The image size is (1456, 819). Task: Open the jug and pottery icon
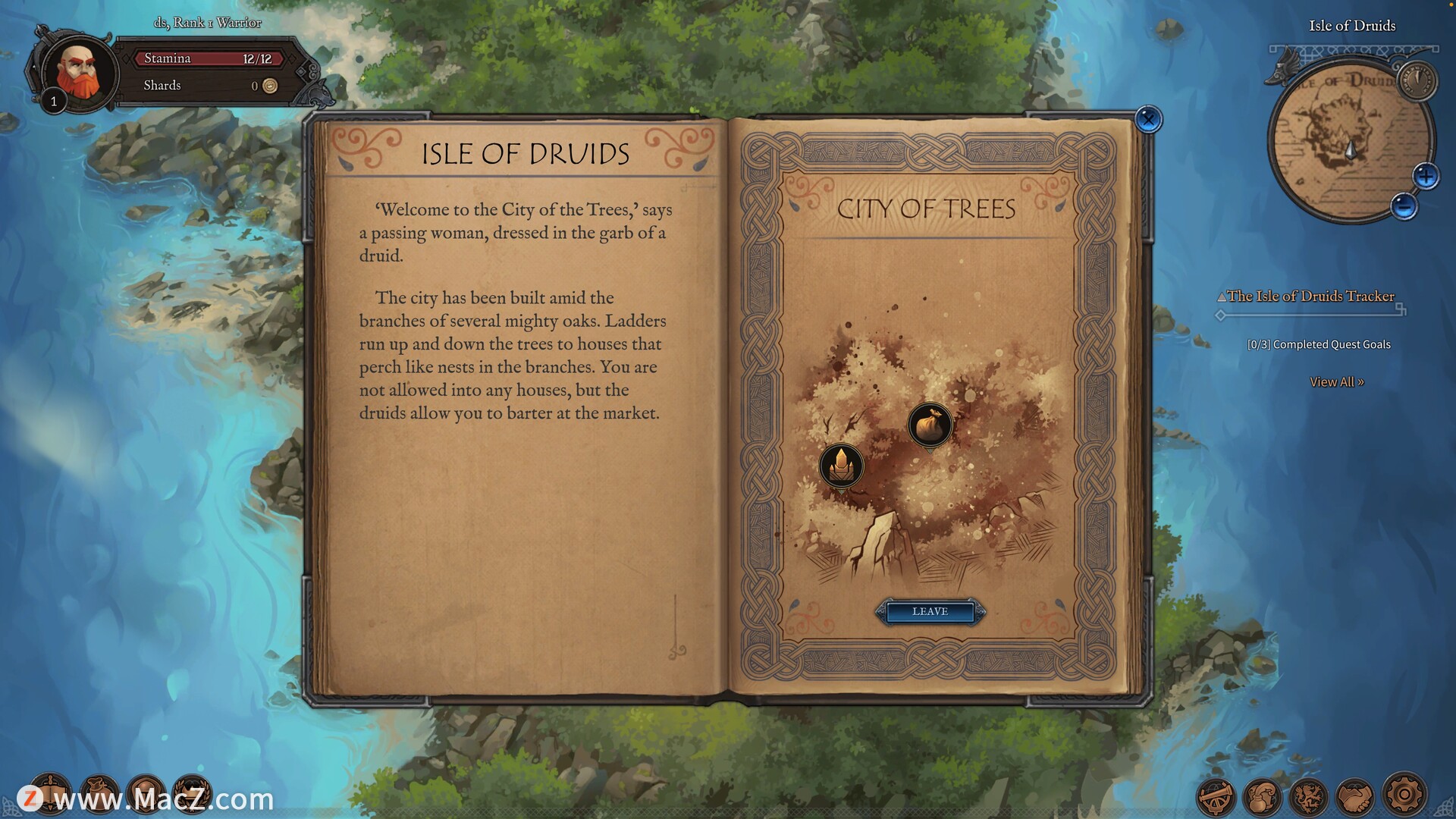click(1262, 796)
